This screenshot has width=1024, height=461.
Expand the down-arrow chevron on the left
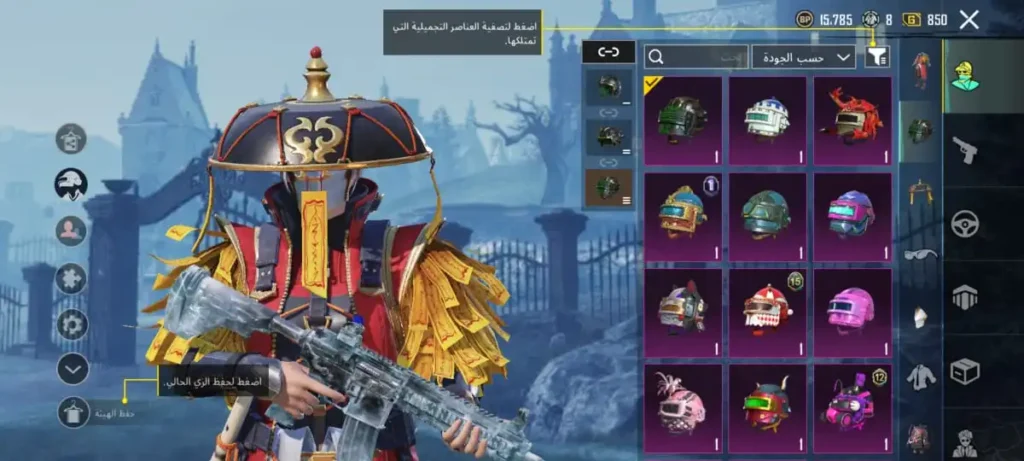pos(72,369)
